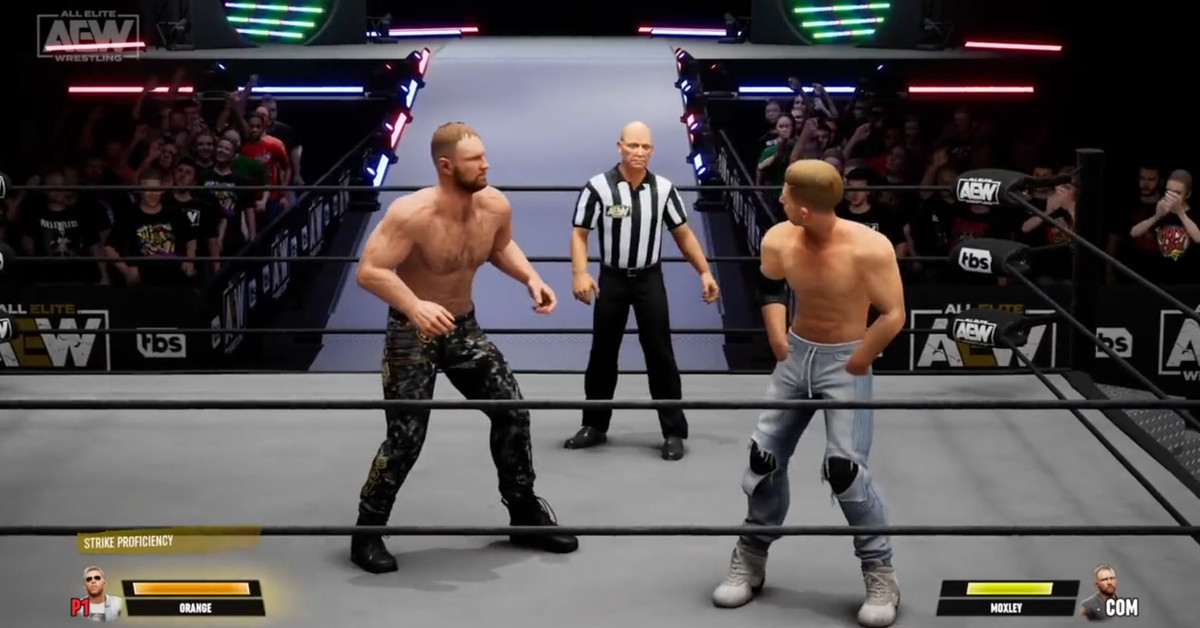The image size is (1200, 628).
Task: Click the AEW Wrestling logo watermark
Action: pos(89,35)
